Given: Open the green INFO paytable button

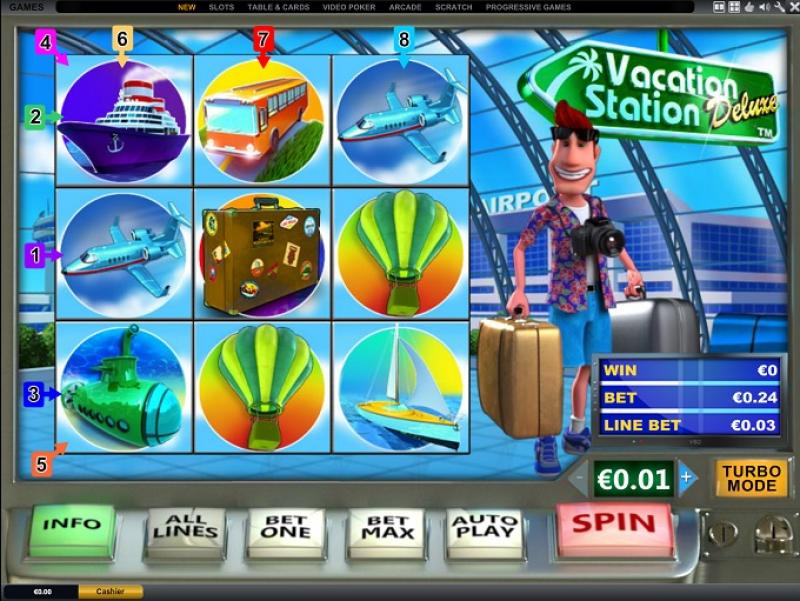Looking at the screenshot, I should pyautogui.click(x=73, y=524).
